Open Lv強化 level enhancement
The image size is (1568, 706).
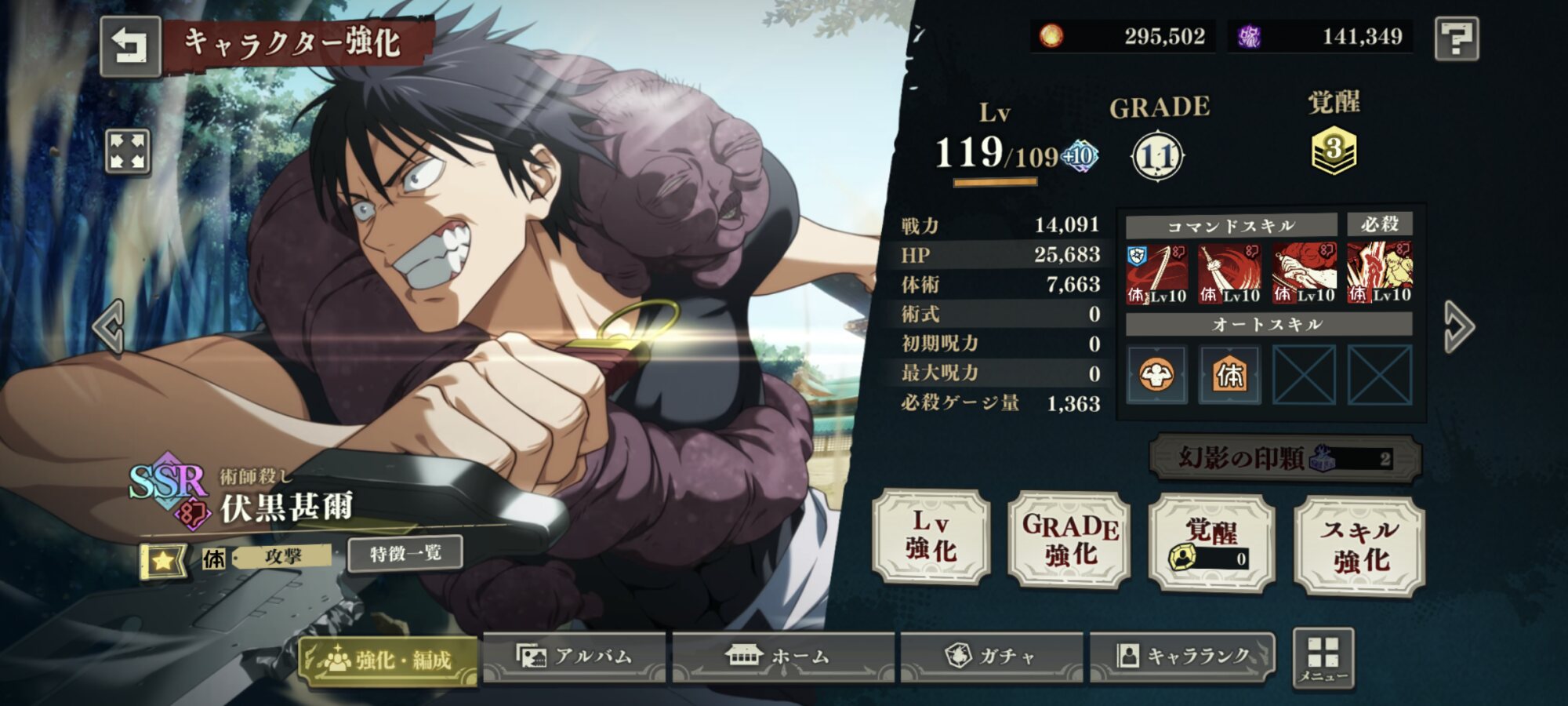(931, 537)
